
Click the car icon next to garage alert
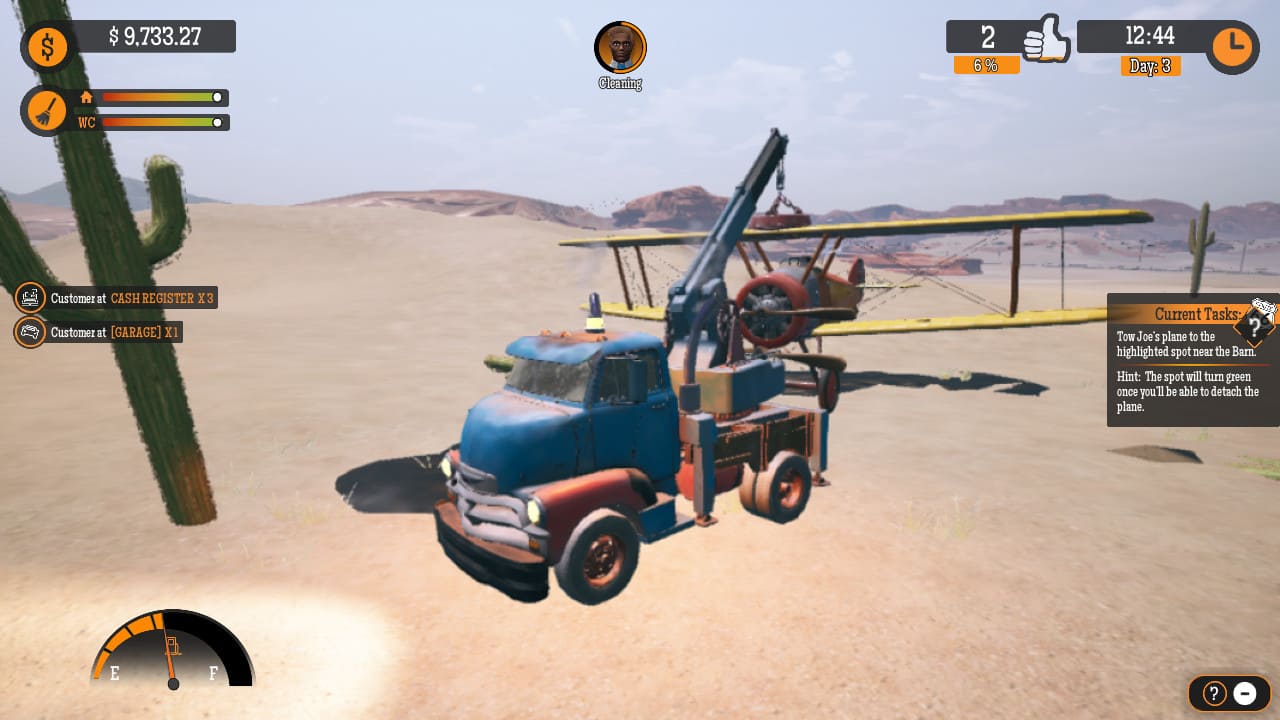coord(30,332)
